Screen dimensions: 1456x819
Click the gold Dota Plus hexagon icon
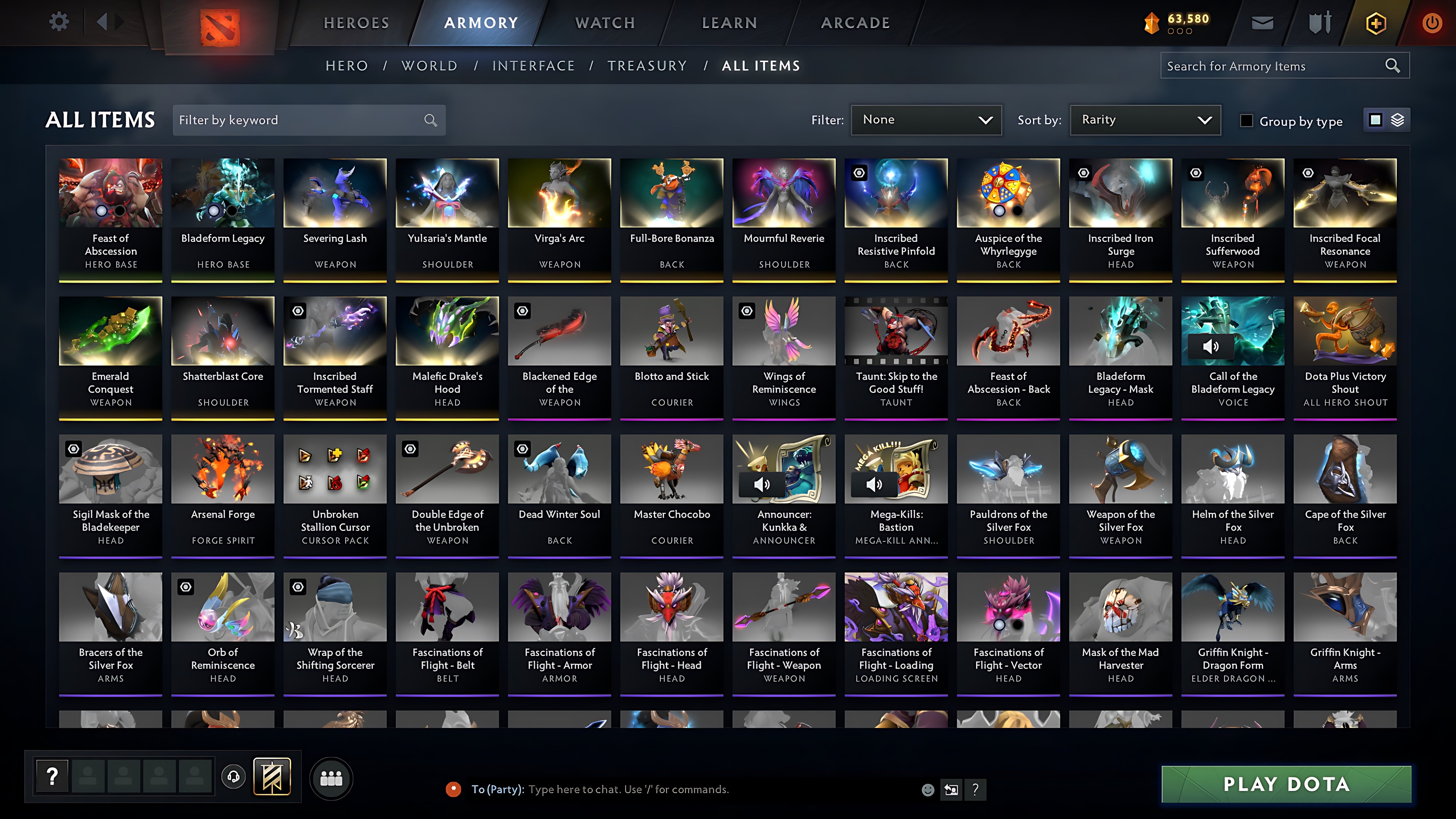(1376, 22)
